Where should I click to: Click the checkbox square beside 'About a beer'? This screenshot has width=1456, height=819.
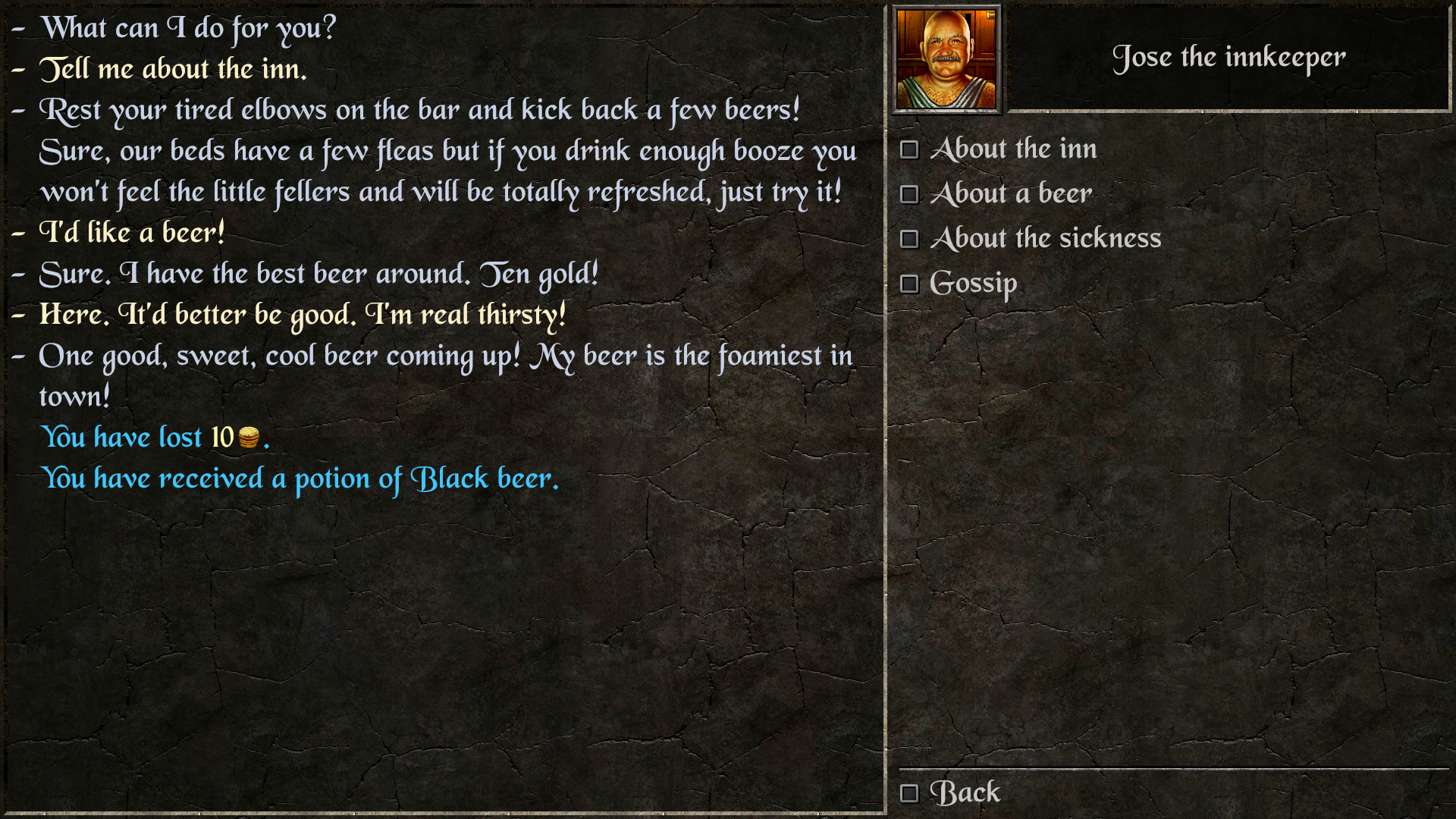(909, 194)
